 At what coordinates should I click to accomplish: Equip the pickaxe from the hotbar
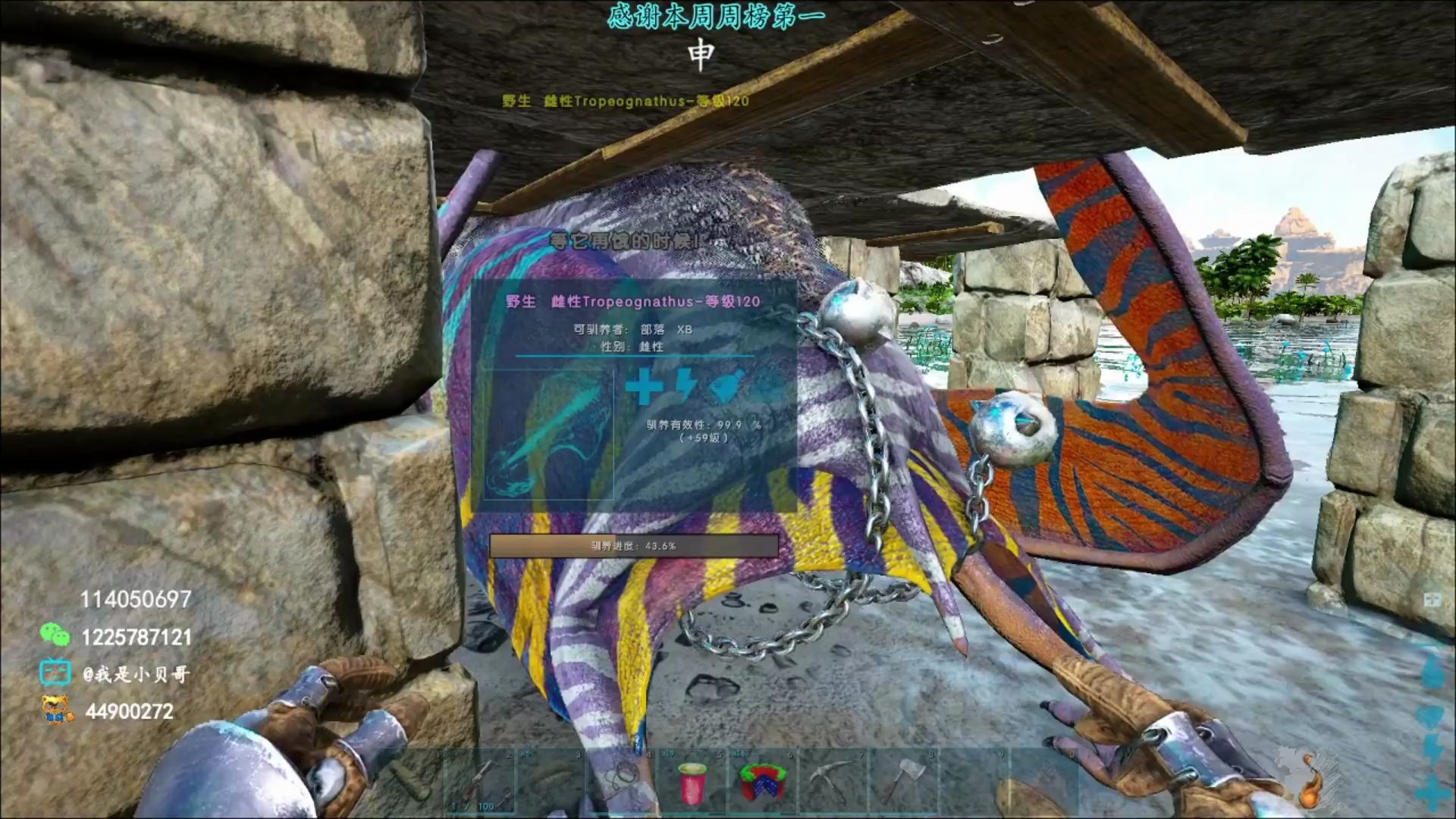pos(833,781)
